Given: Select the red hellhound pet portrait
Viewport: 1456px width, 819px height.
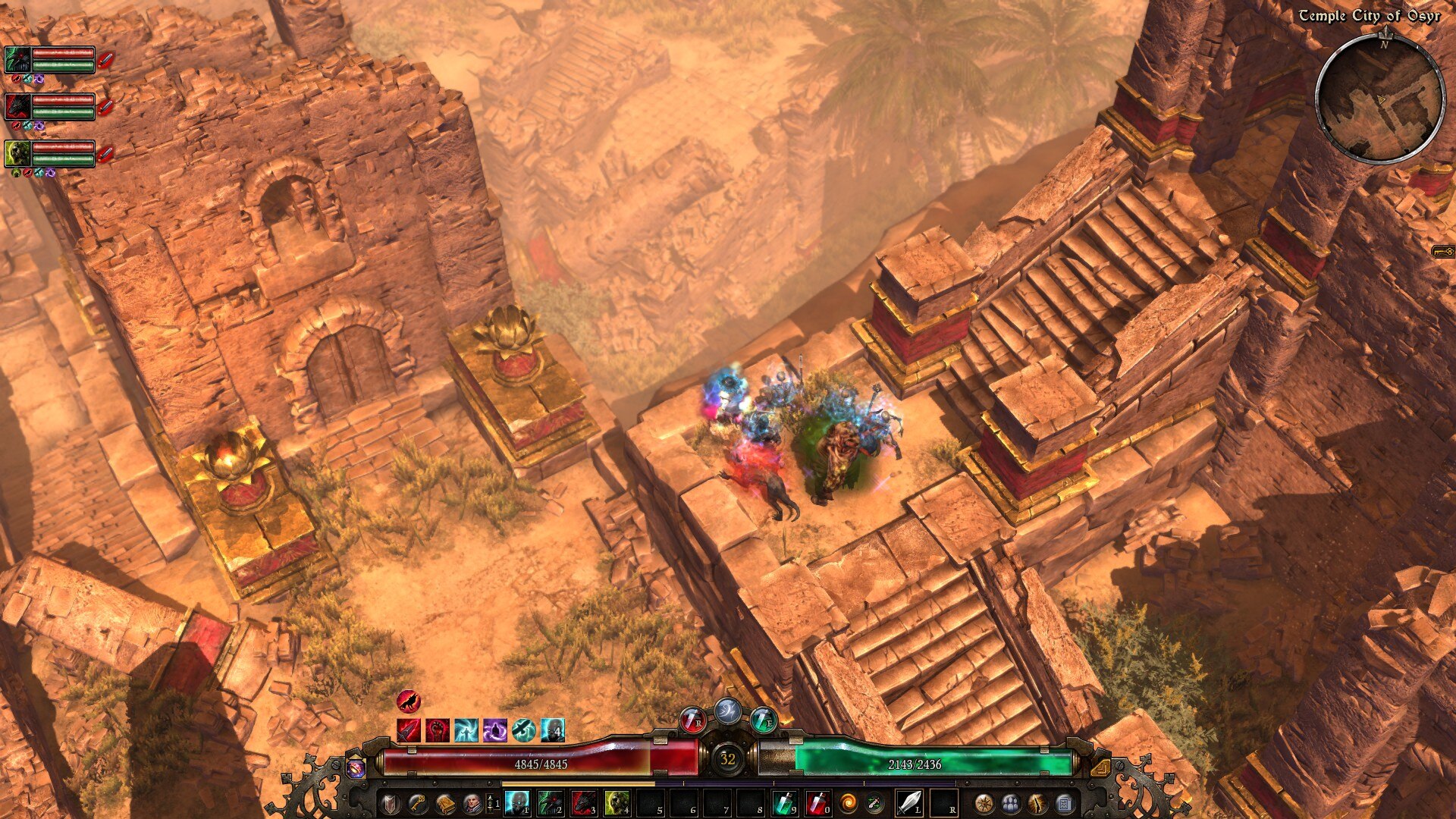Looking at the screenshot, I should click(x=18, y=106).
